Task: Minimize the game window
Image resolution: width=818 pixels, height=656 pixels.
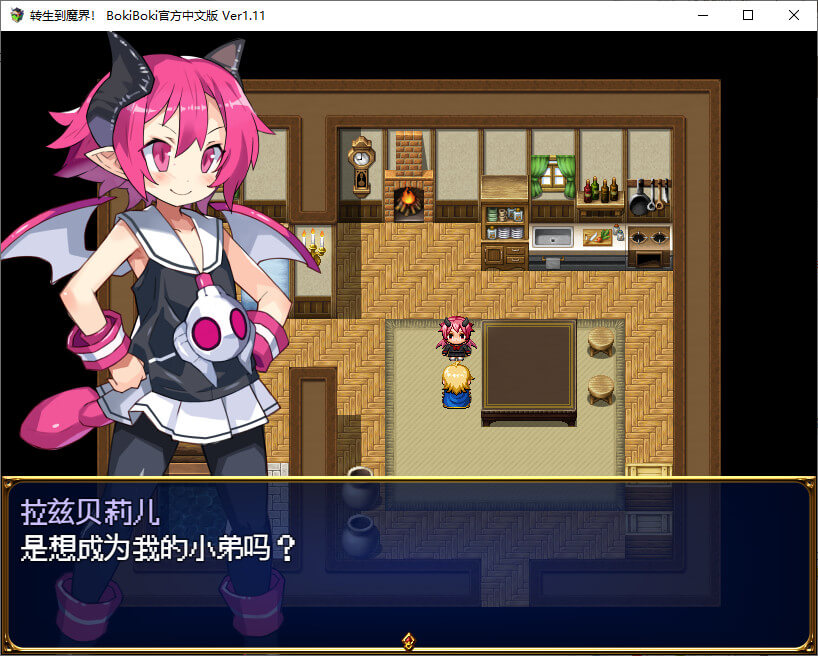Action: tap(702, 15)
